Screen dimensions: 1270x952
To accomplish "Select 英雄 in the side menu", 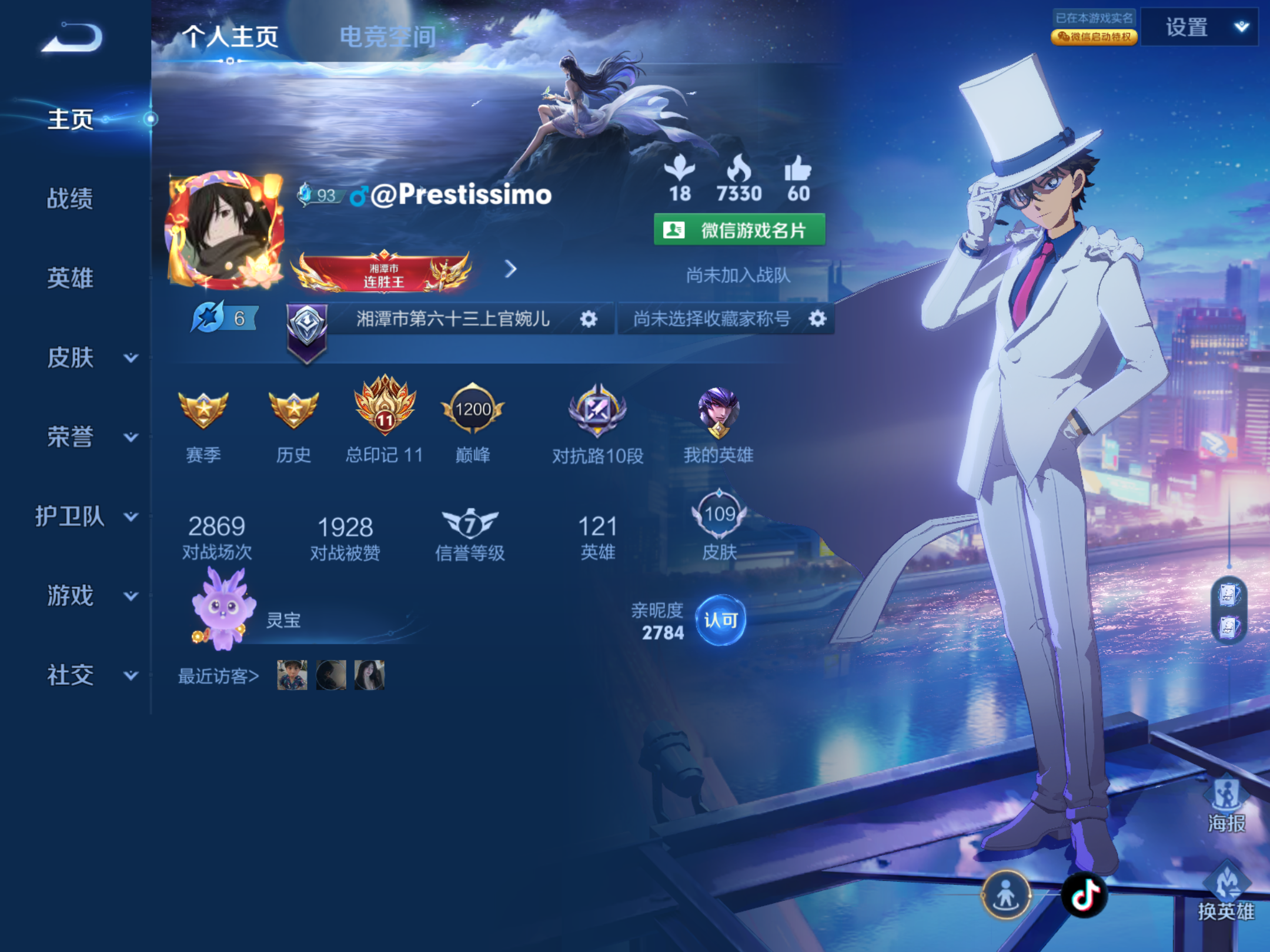I will coord(70,278).
